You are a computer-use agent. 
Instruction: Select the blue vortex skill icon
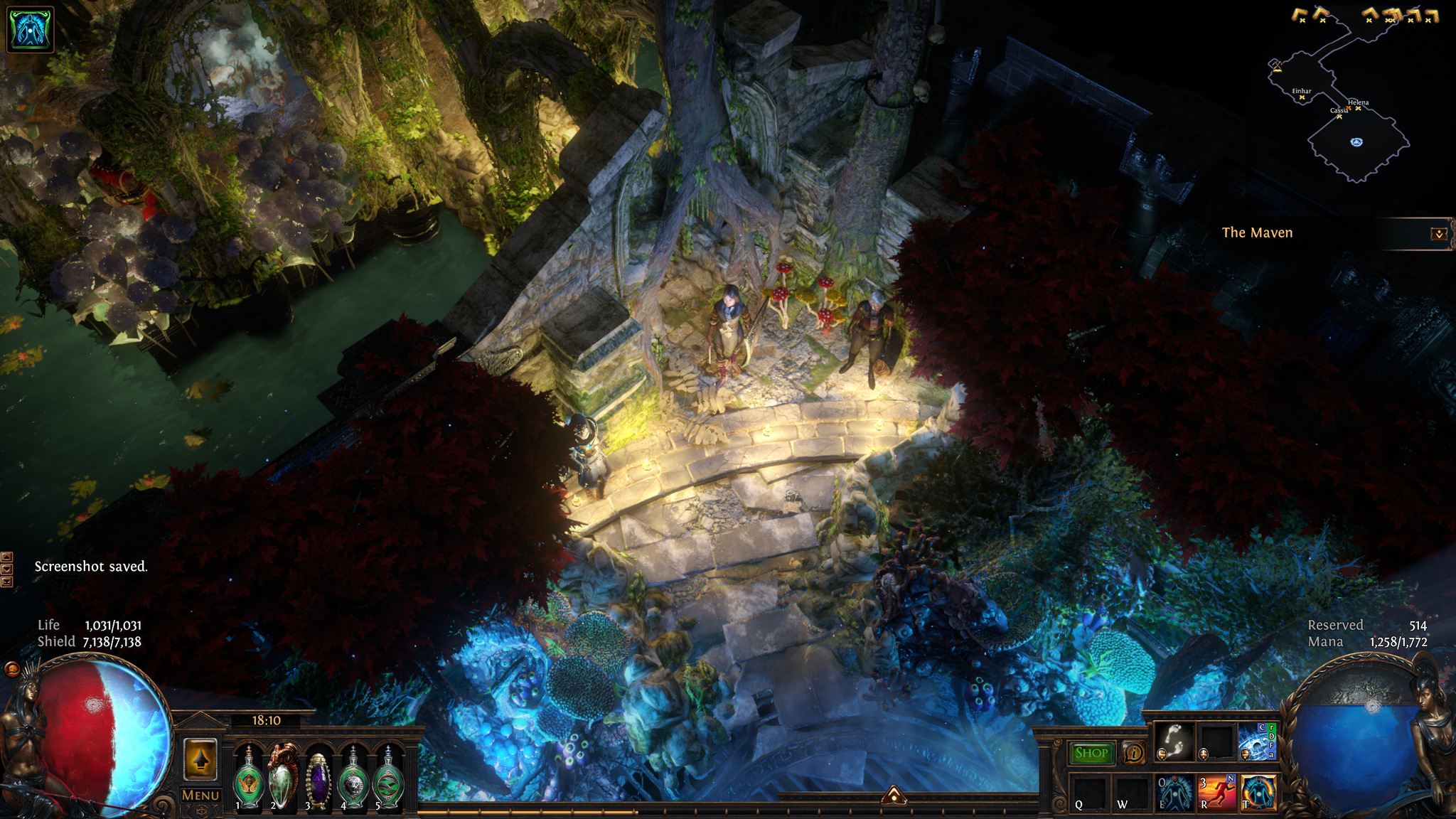(1256, 742)
